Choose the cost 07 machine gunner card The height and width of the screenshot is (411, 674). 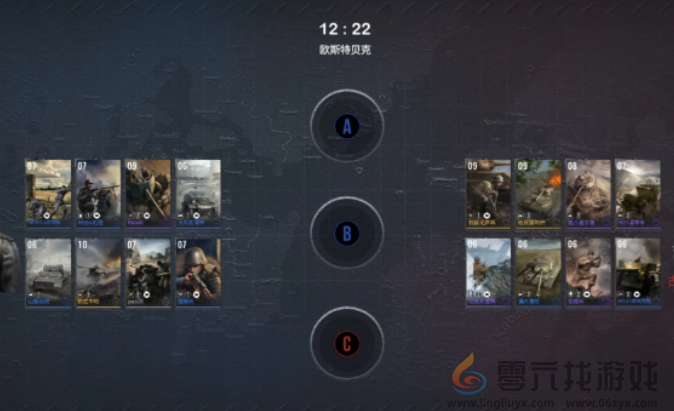click(98, 190)
